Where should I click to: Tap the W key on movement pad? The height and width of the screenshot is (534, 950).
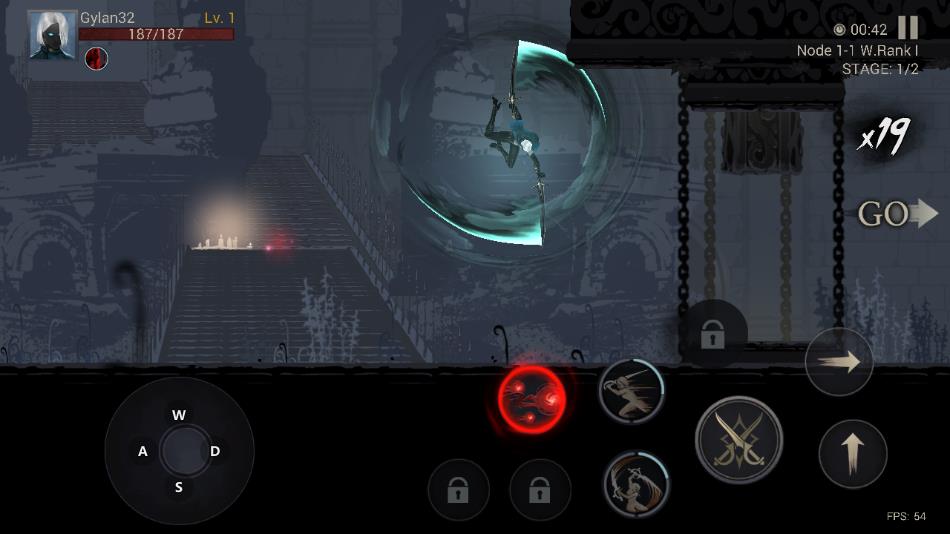point(179,415)
